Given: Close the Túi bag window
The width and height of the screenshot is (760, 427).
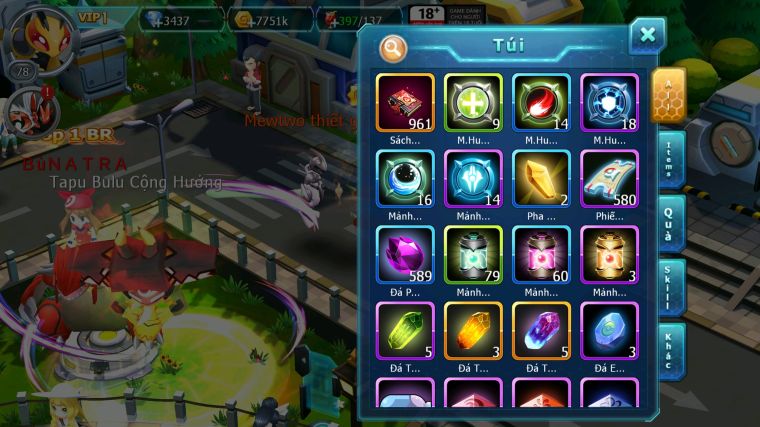Looking at the screenshot, I should pos(647,35).
